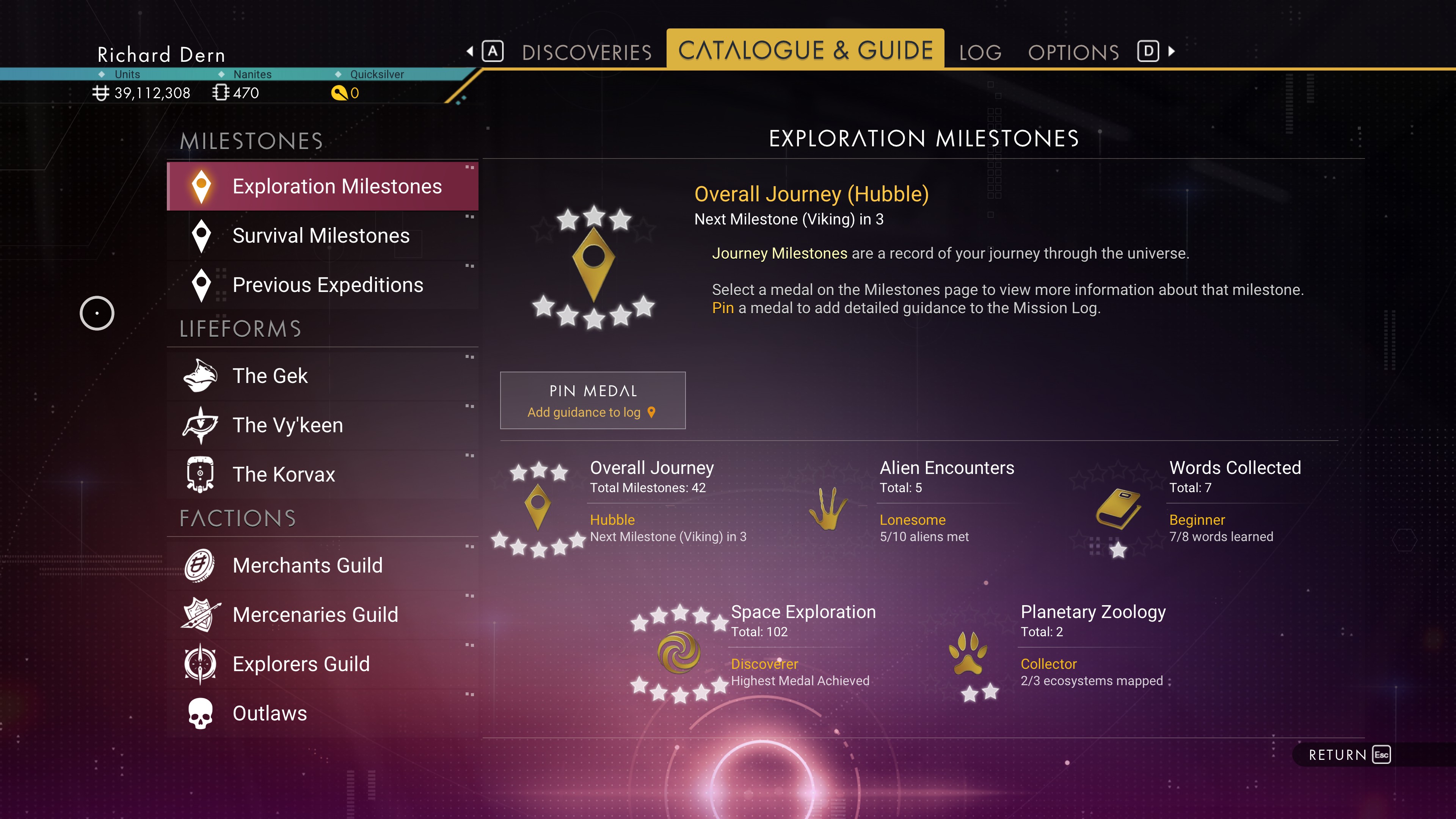Click the Pin Medal button
The image size is (1456, 819).
592,400
